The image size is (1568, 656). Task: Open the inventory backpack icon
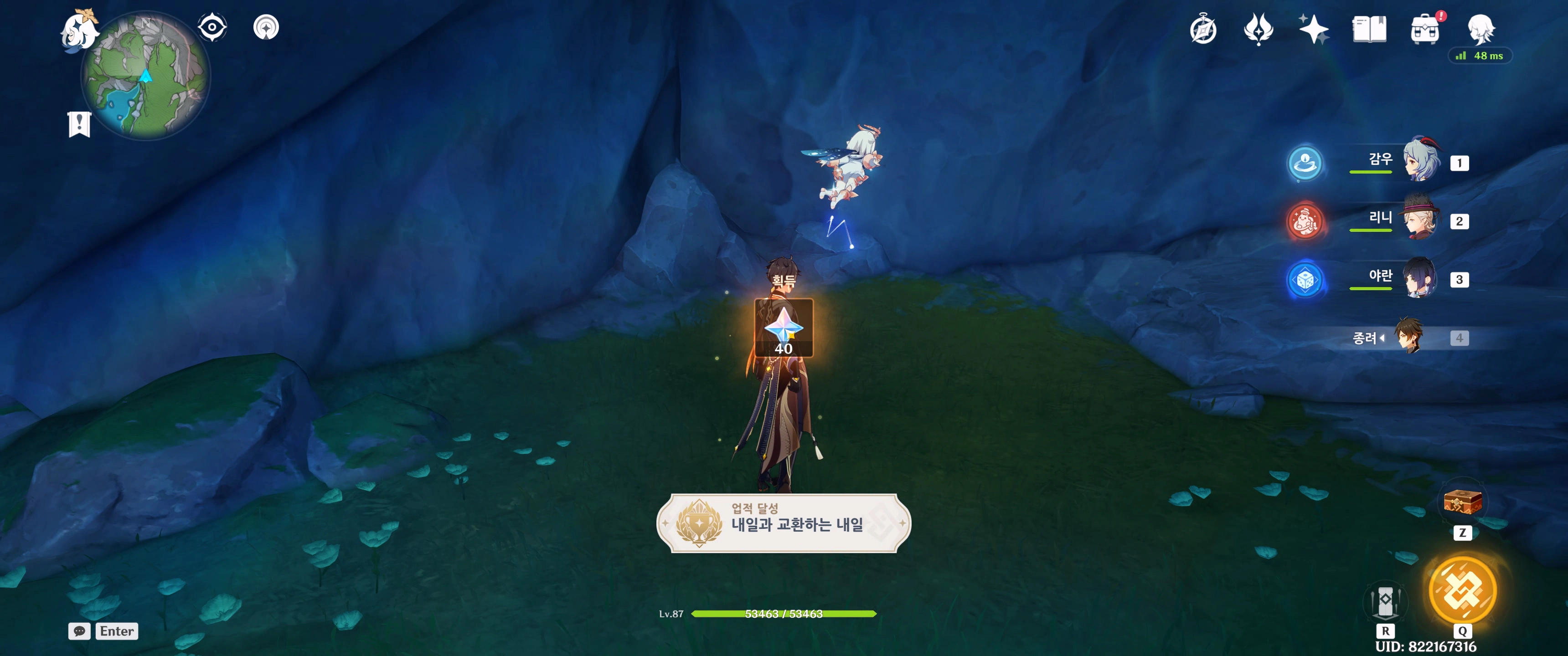click(1424, 29)
